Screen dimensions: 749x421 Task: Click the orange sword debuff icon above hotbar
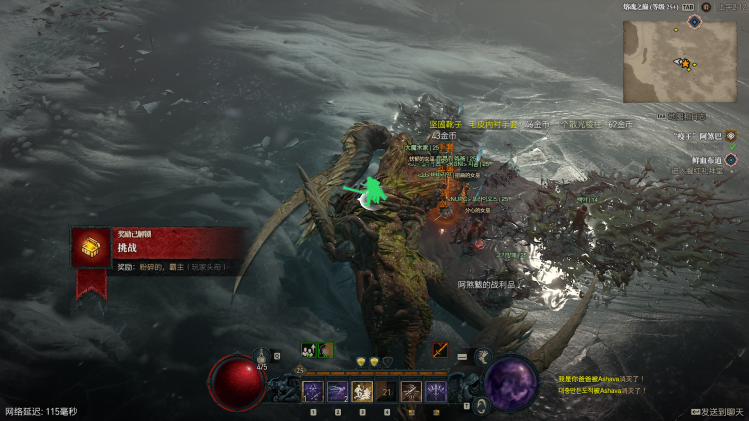pos(440,350)
